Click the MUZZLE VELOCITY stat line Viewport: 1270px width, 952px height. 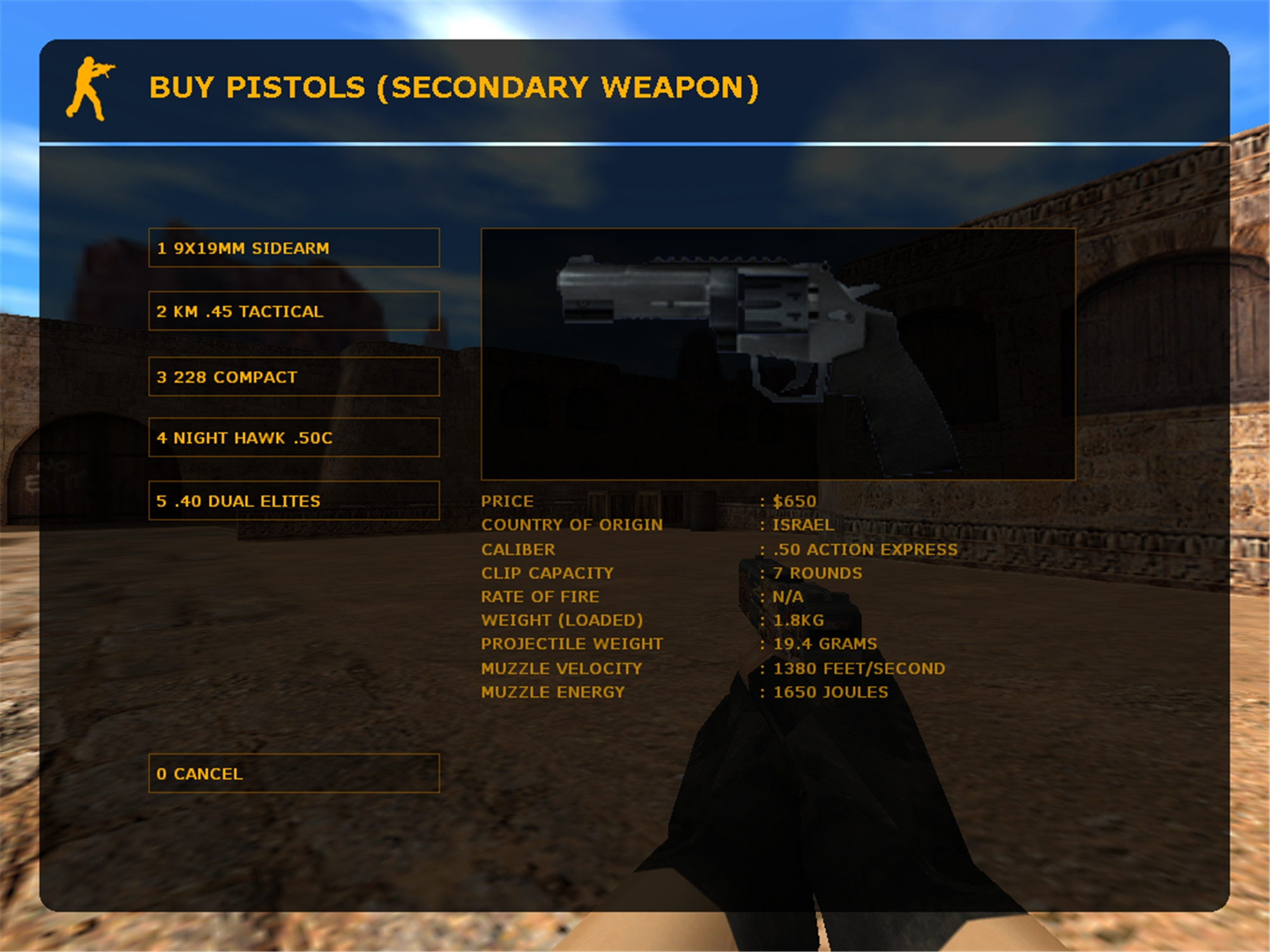(561, 668)
